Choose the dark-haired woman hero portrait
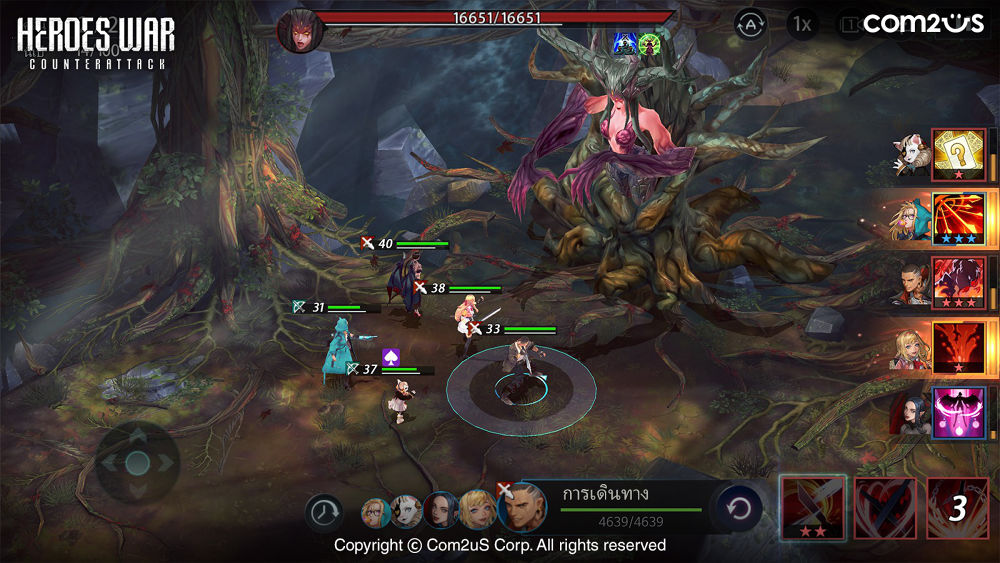The width and height of the screenshot is (1000, 563). click(440, 510)
